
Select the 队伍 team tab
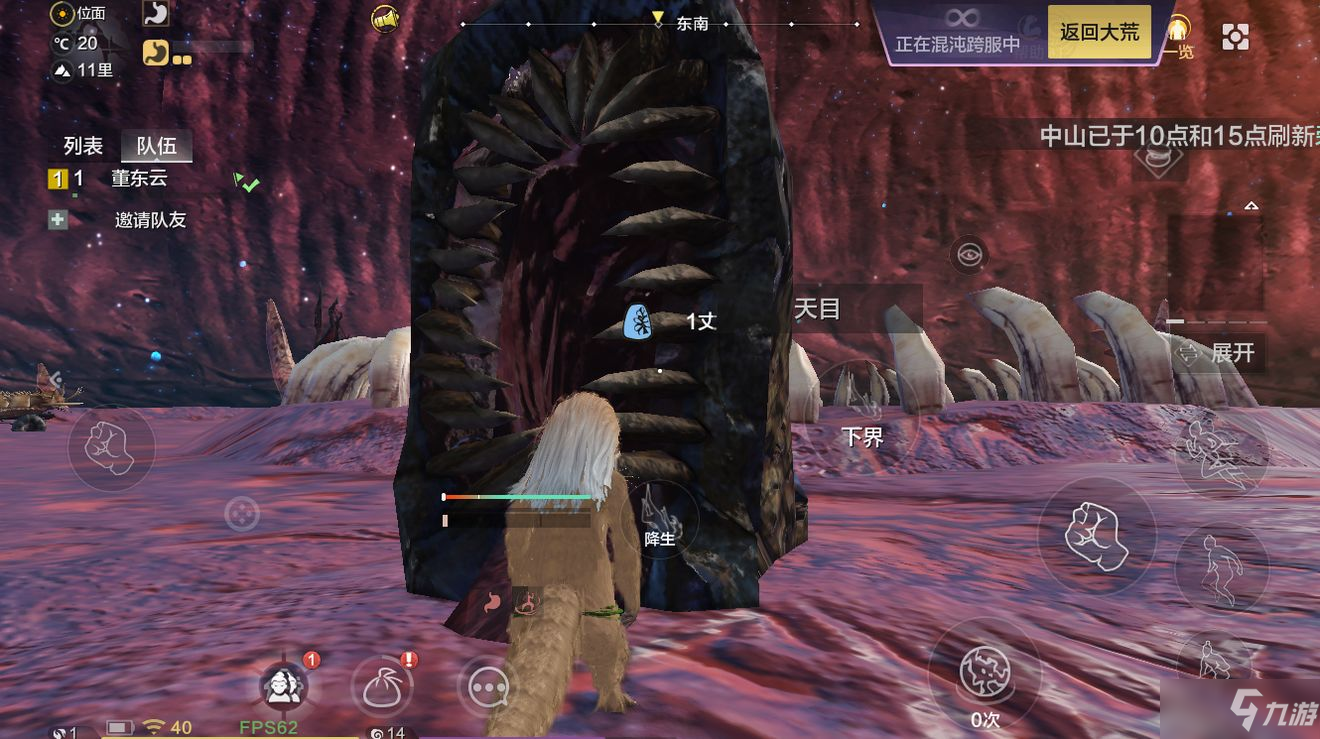click(156, 146)
